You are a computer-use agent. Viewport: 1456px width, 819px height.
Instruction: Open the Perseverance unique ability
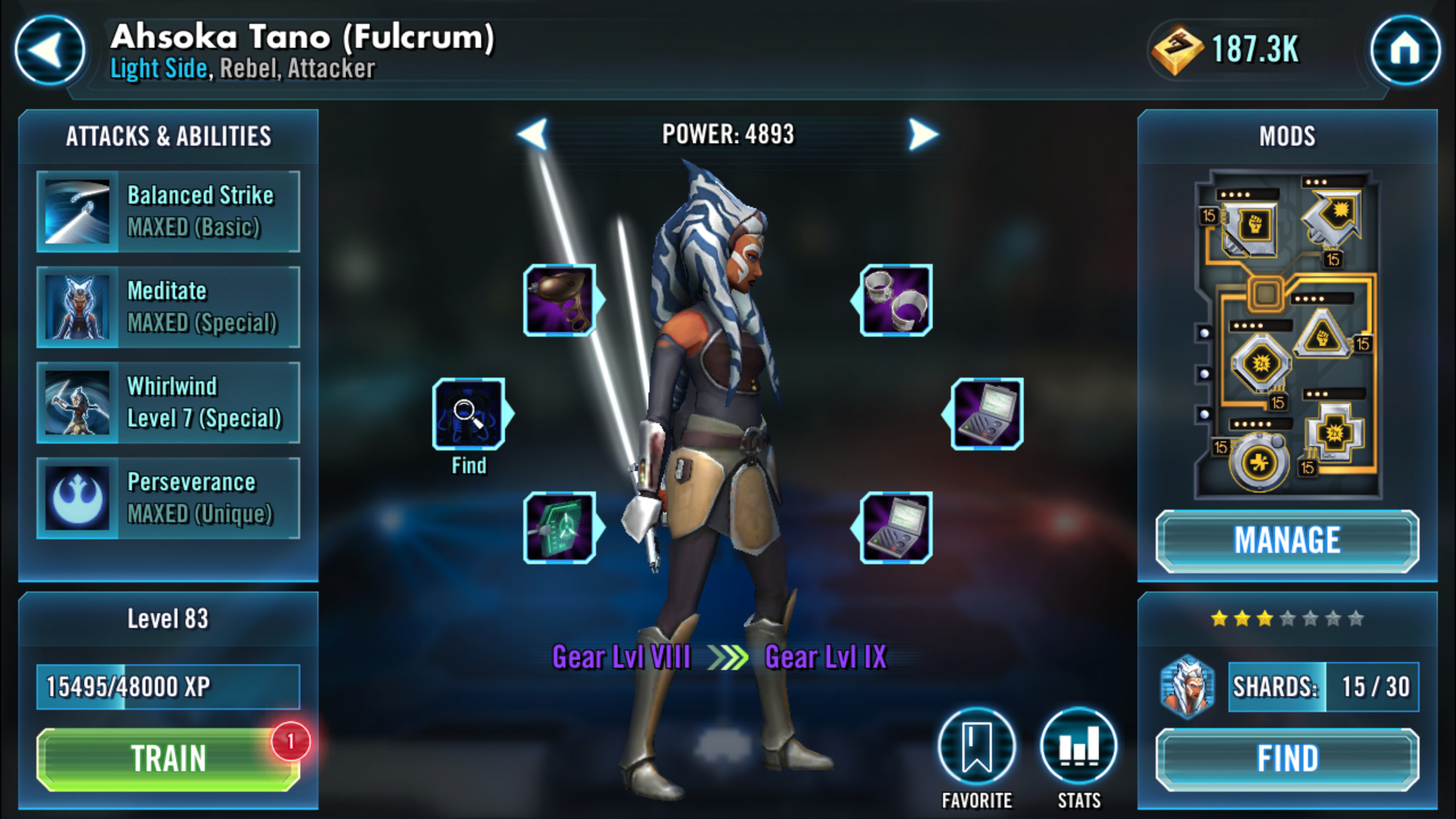168,498
